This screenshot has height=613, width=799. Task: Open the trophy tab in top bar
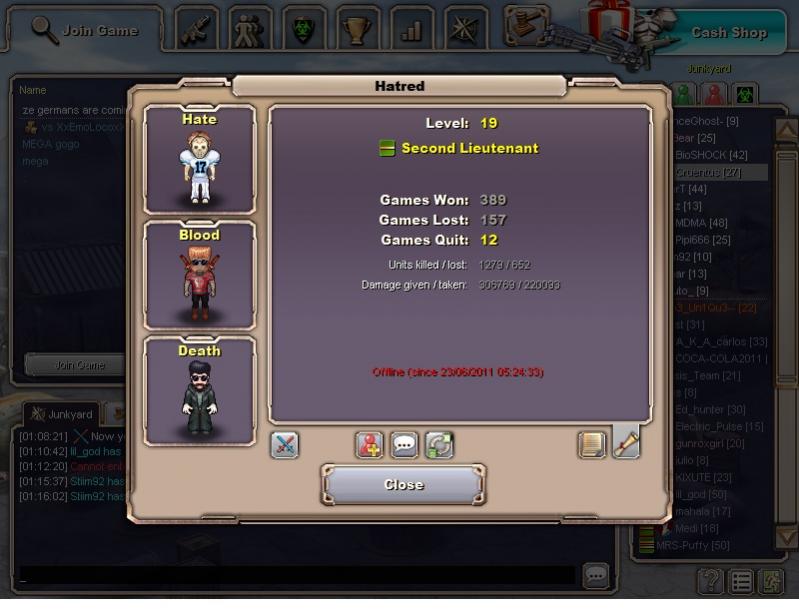pos(357,28)
